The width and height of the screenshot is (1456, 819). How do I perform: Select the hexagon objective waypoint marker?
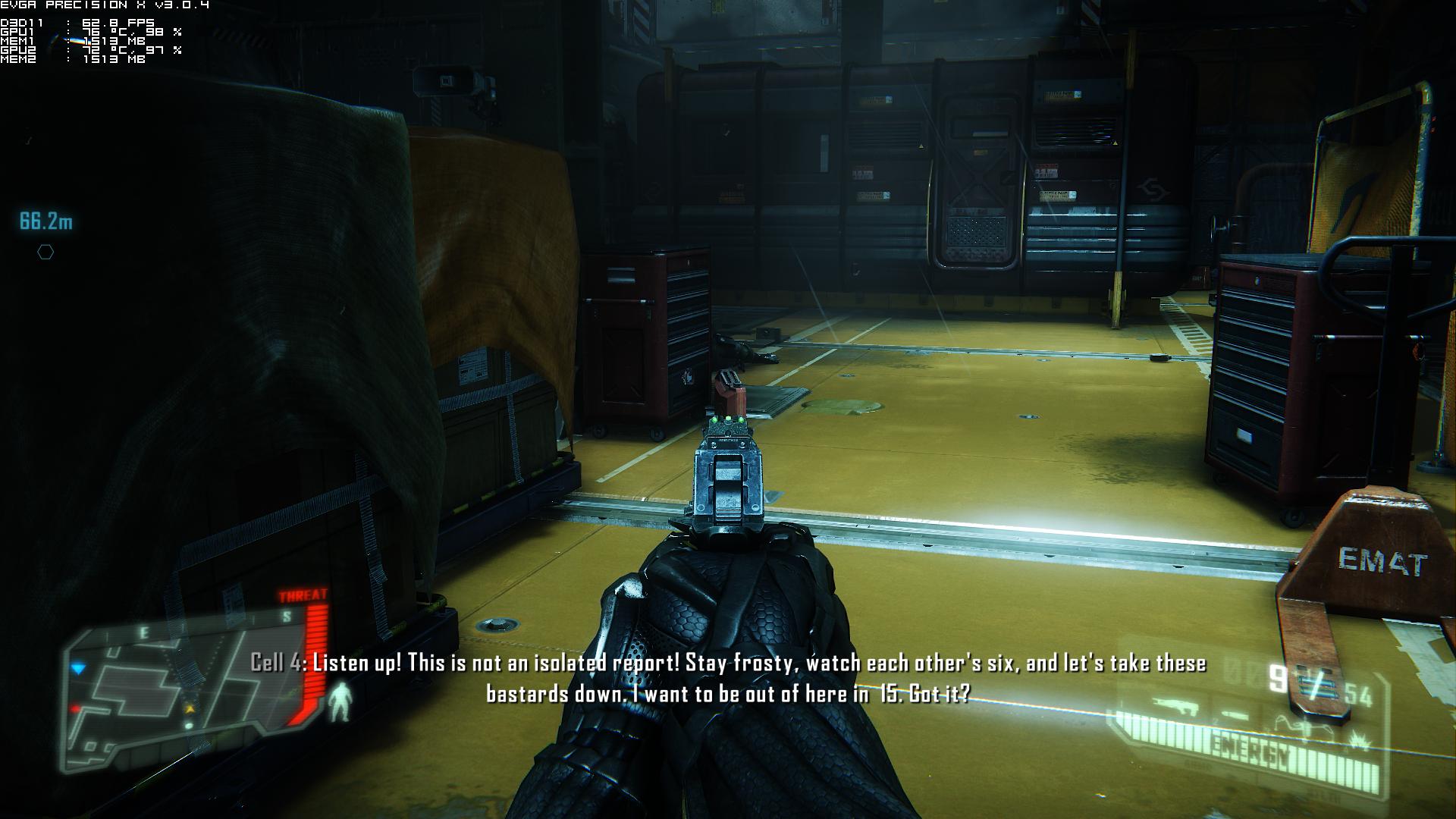[45, 253]
